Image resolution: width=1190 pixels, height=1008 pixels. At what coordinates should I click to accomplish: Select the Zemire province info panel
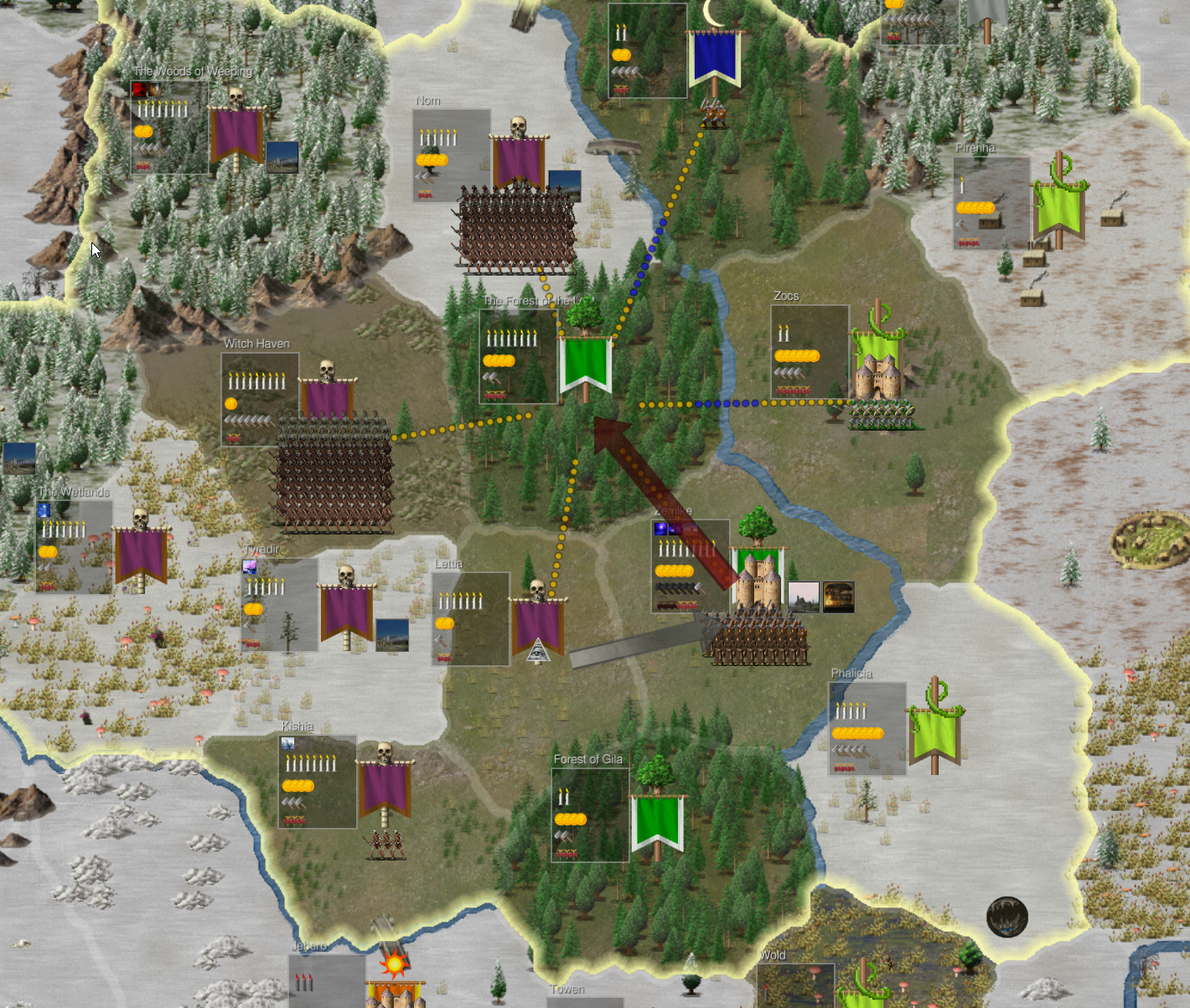(x=690, y=566)
